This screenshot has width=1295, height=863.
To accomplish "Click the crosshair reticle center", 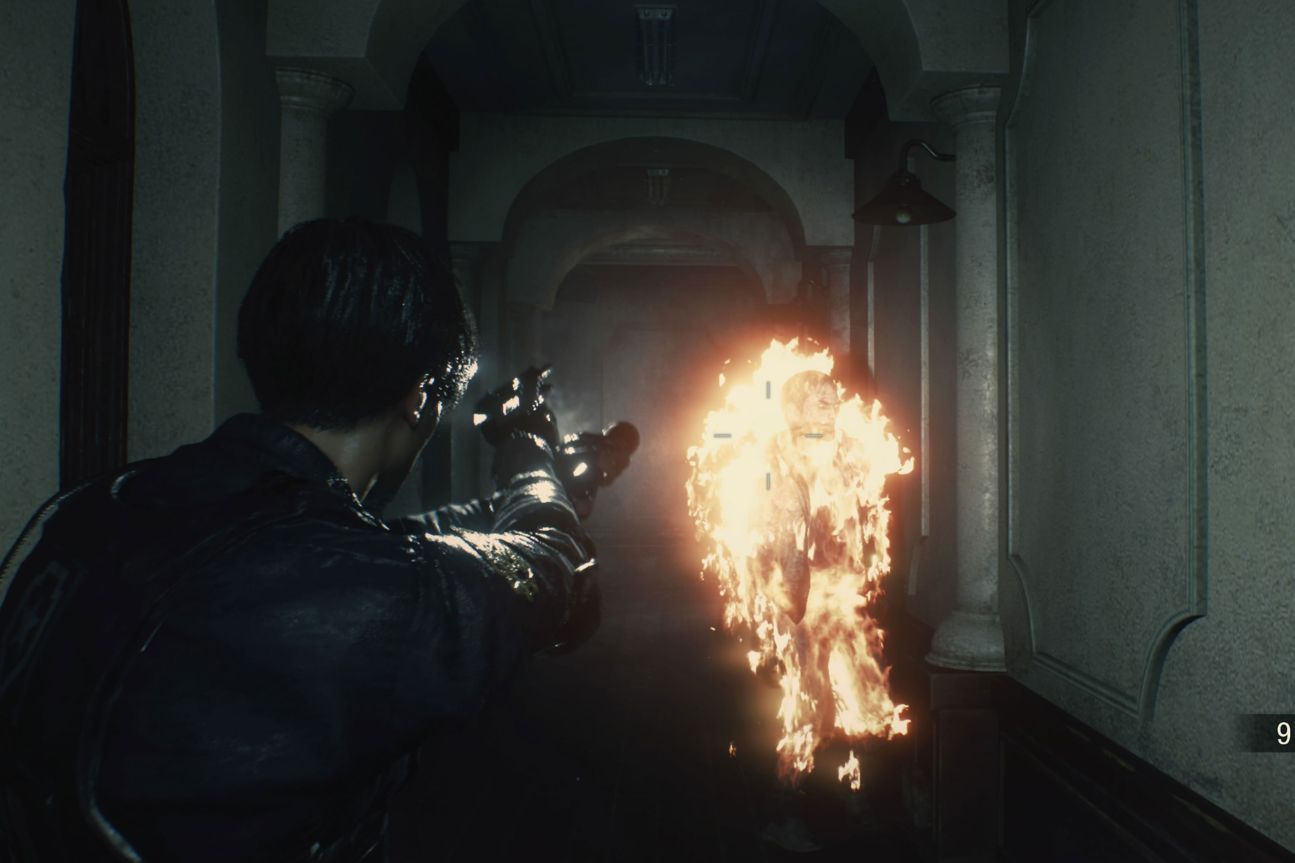I will [768, 435].
